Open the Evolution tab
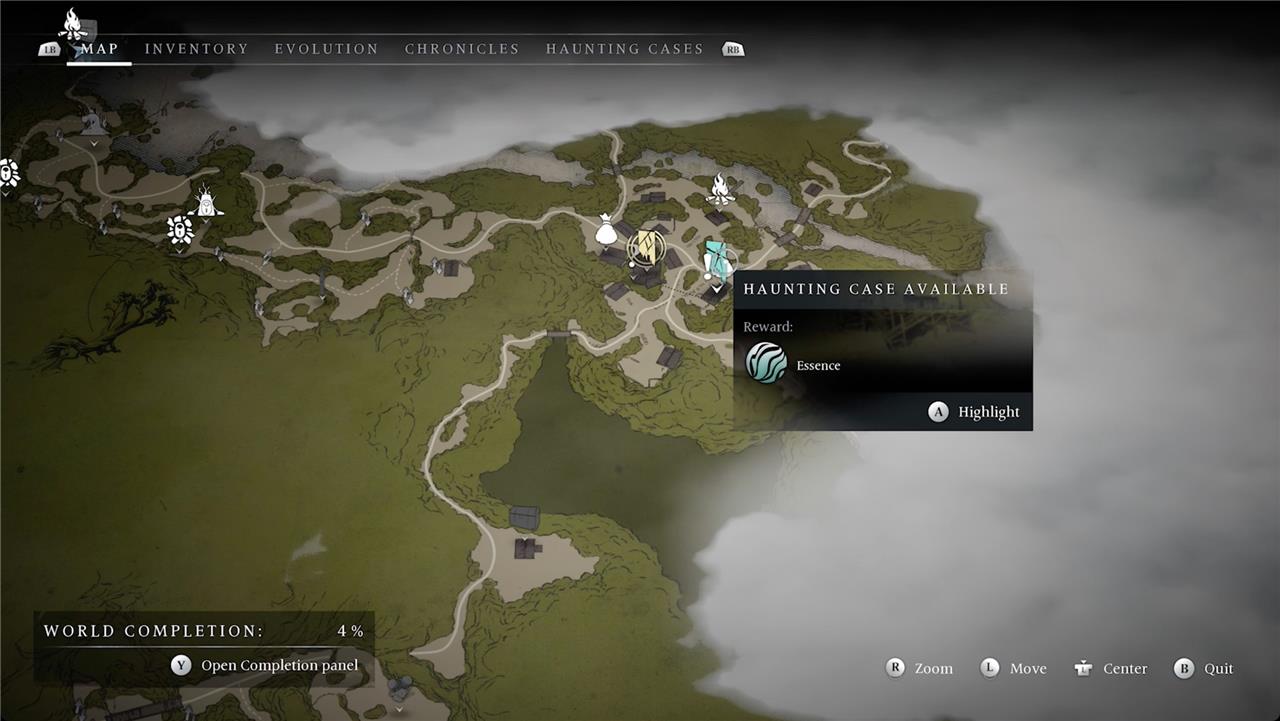Viewport: 1280px width, 721px height. [326, 49]
